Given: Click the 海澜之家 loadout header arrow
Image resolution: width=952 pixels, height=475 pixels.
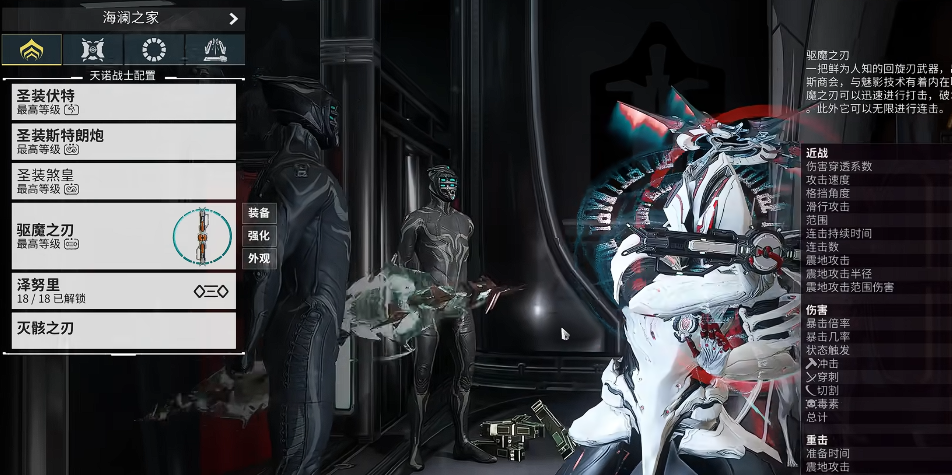Looking at the screenshot, I should coord(233,18).
